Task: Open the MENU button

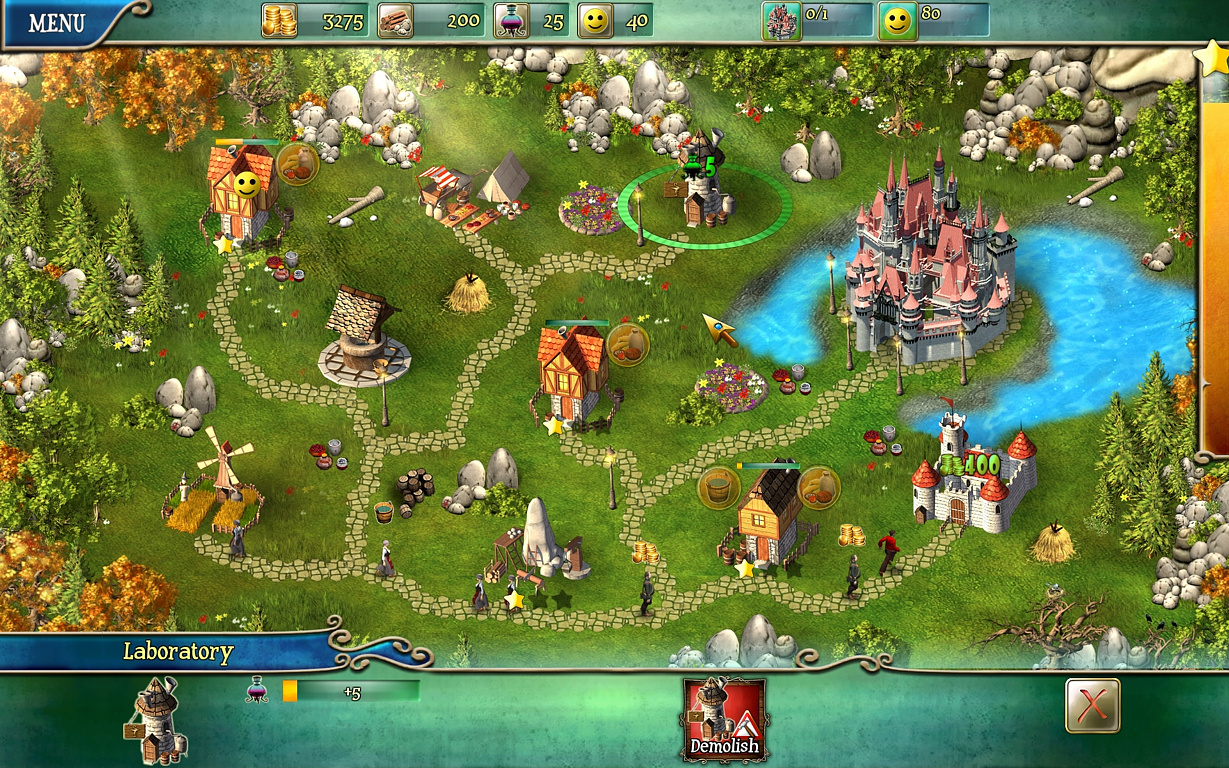Action: click(56, 23)
